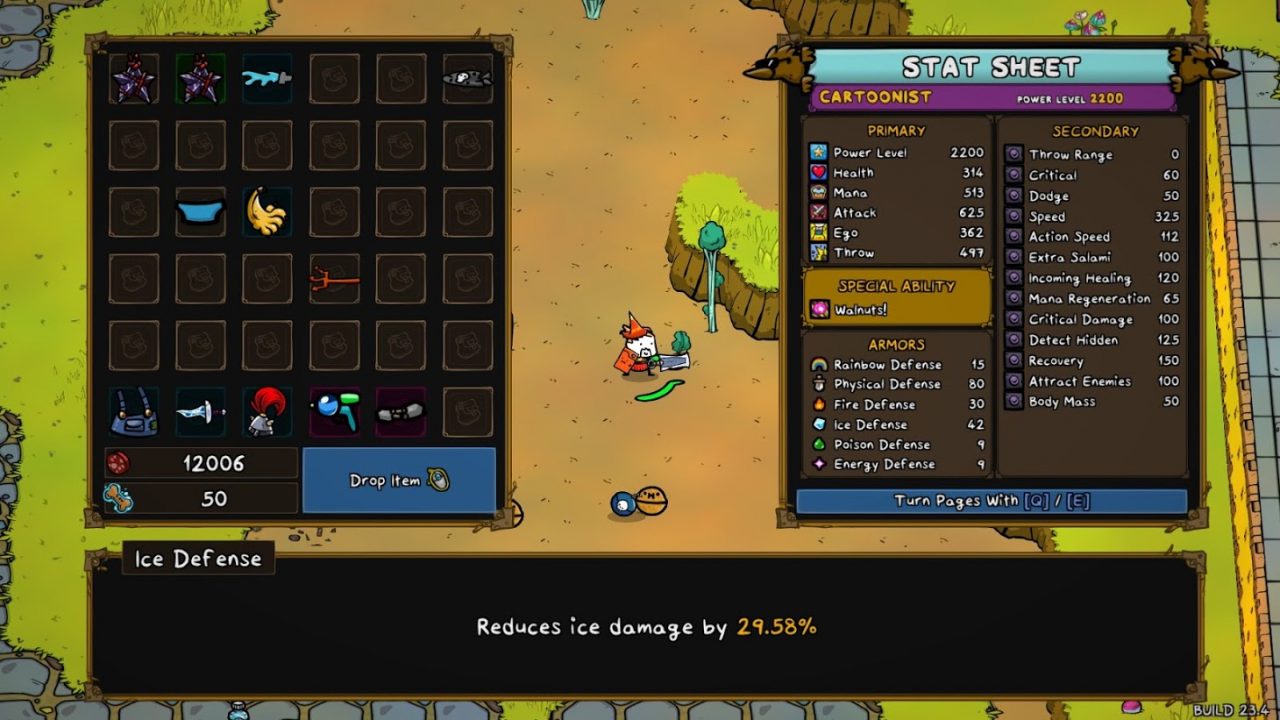Select the Mana stat in Primary
Image resolution: width=1280 pixels, height=720 pixels.
coord(896,193)
